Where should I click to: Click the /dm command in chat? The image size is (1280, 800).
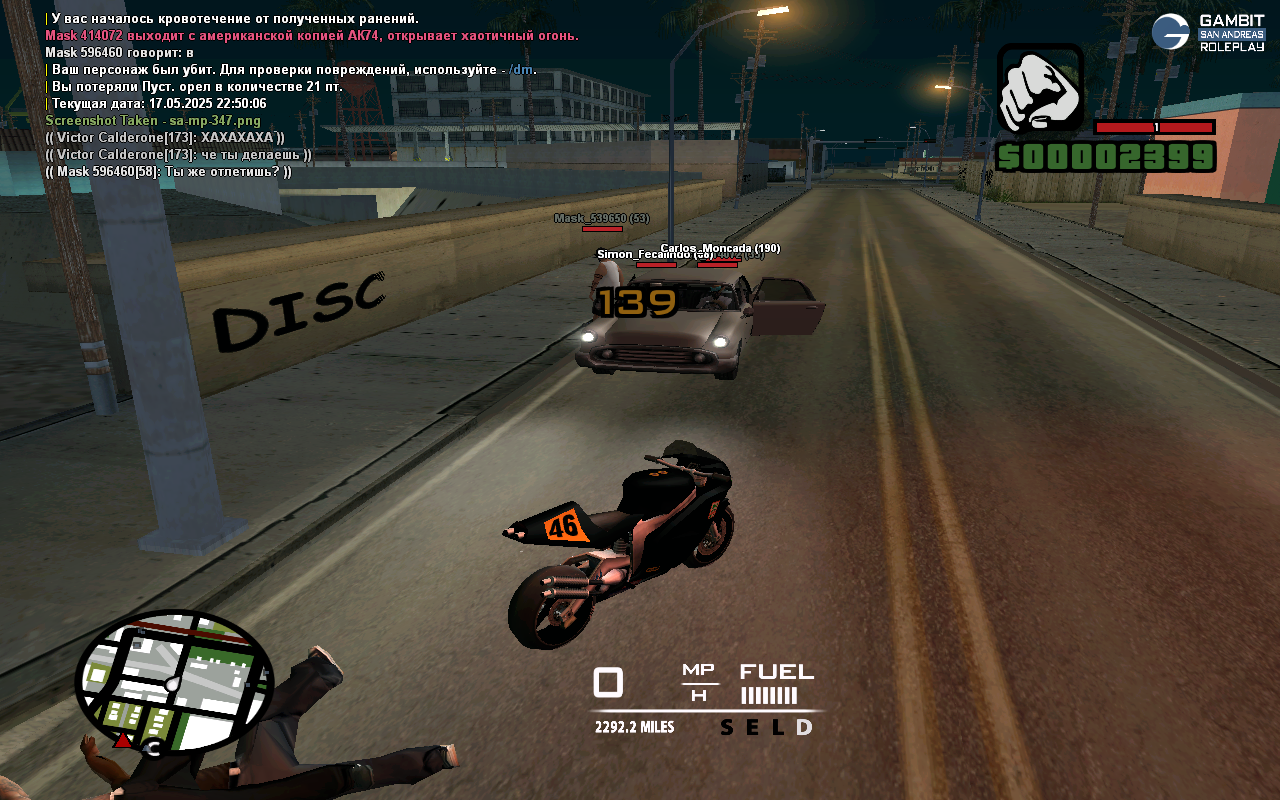pos(521,70)
